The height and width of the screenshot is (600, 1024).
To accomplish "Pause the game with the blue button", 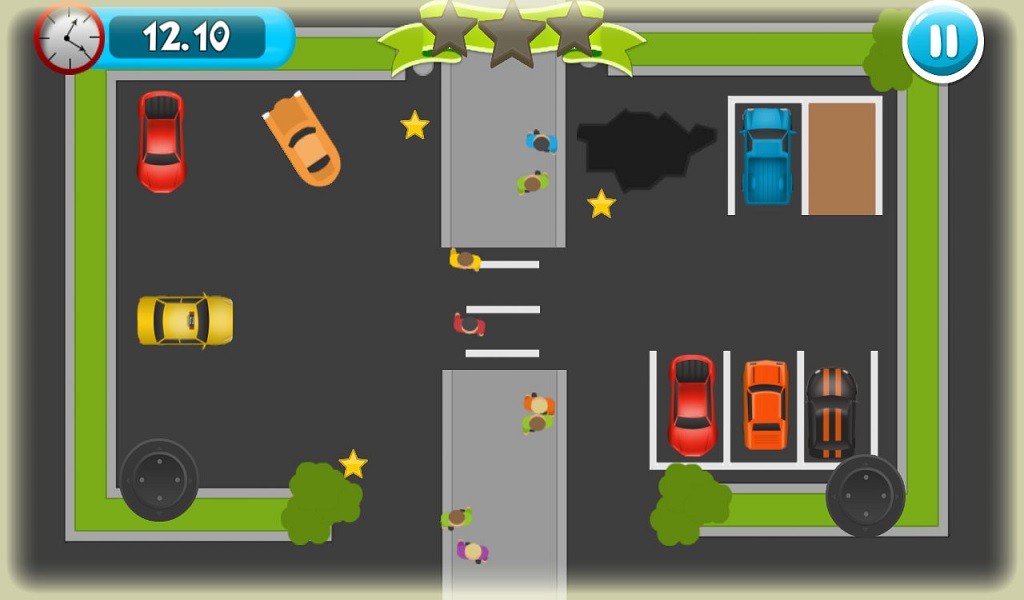I will pyautogui.click(x=942, y=41).
